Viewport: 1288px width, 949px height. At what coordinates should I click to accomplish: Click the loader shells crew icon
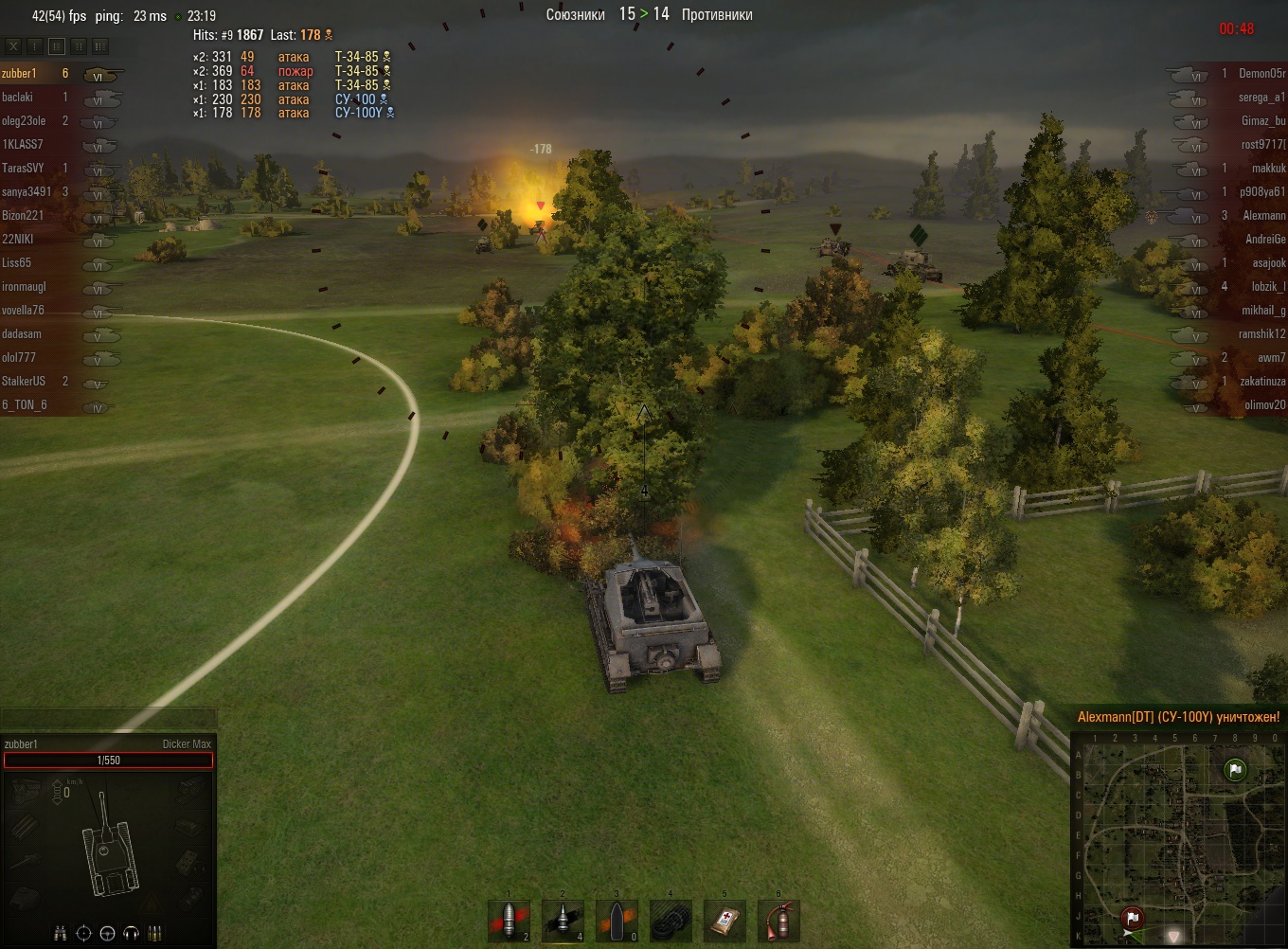(155, 933)
